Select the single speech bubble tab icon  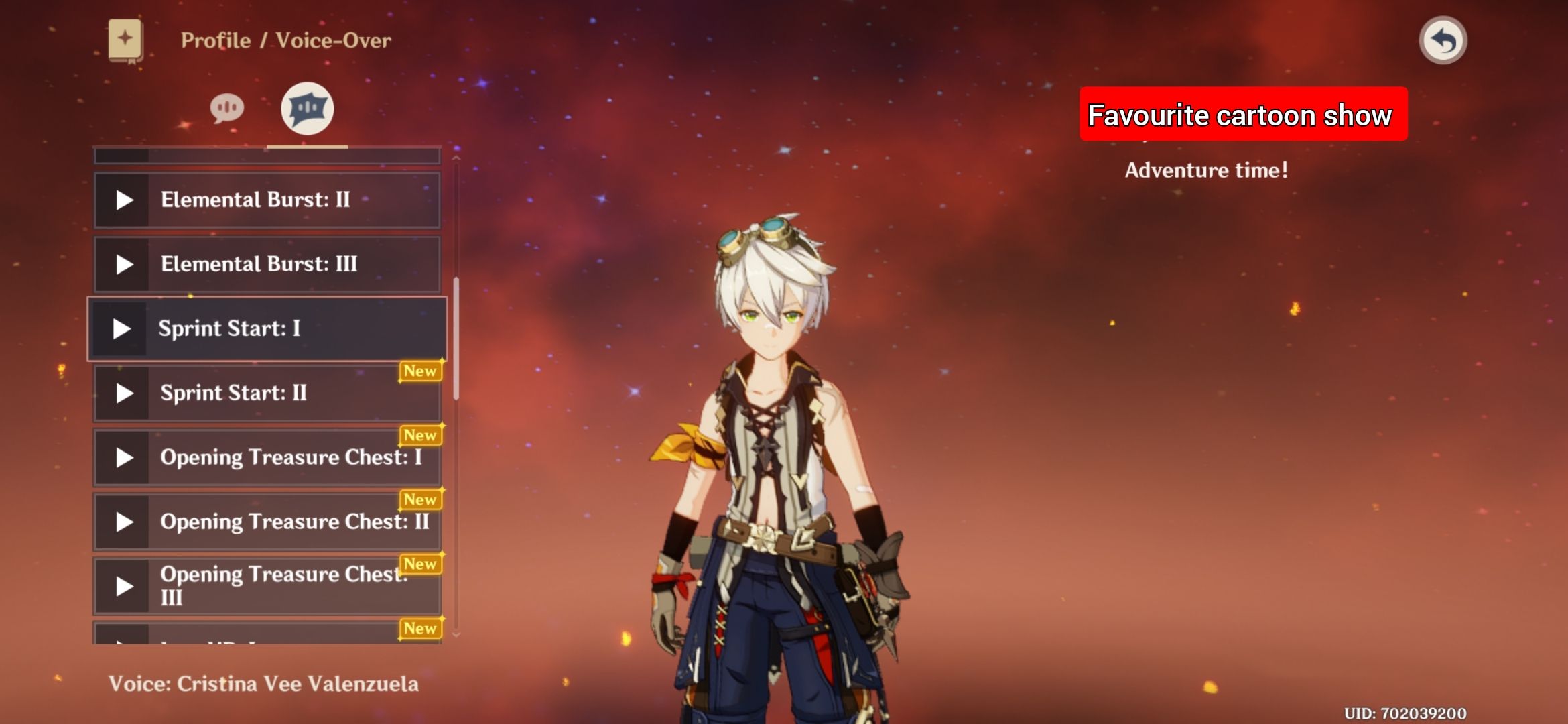pyautogui.click(x=228, y=107)
